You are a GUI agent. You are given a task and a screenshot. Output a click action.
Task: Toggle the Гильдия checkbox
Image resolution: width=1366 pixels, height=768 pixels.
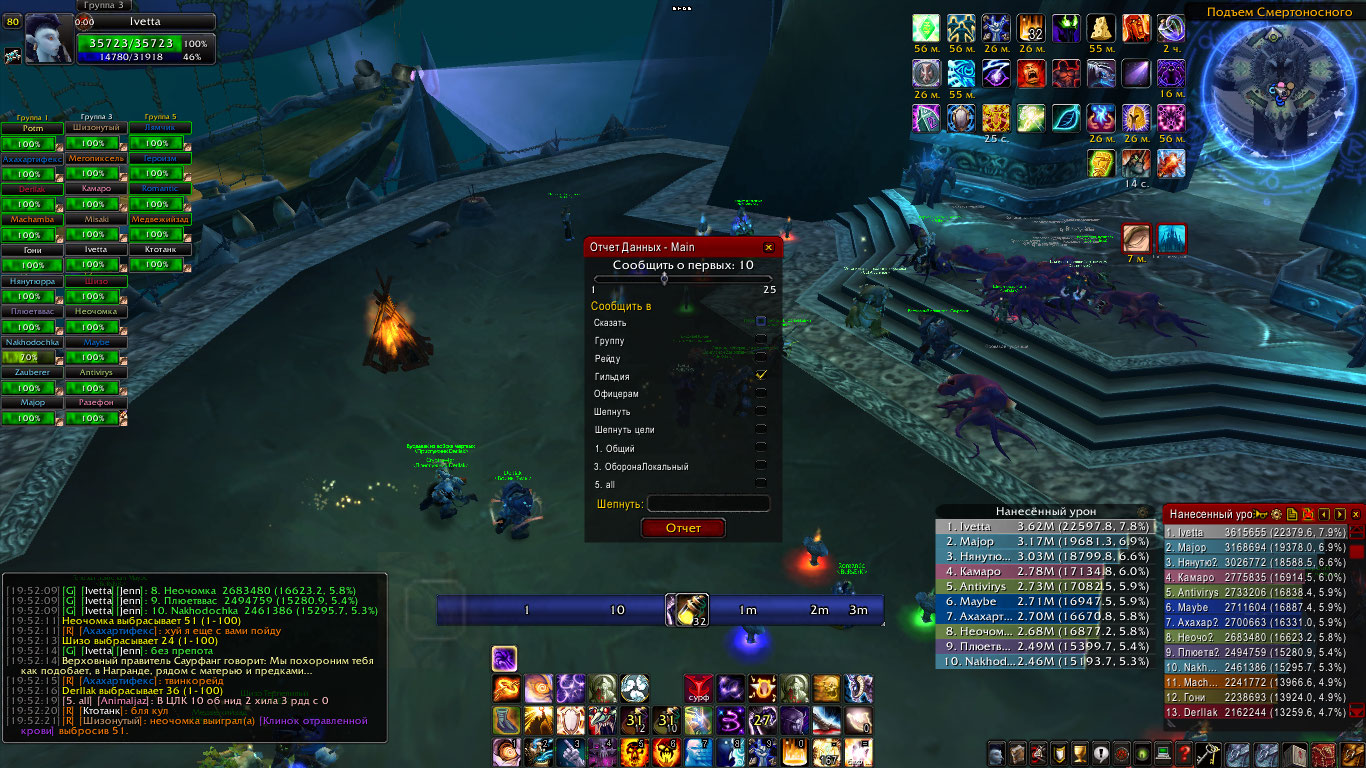point(761,374)
